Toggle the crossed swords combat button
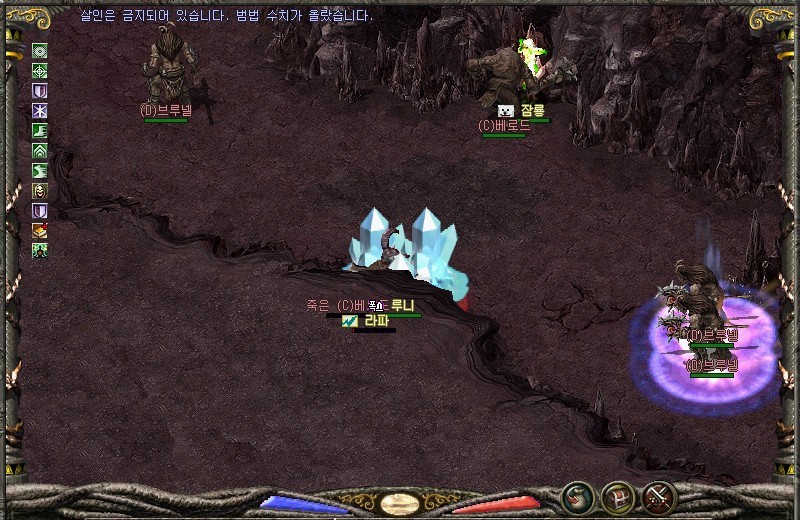The width and height of the screenshot is (800, 520). (659, 497)
